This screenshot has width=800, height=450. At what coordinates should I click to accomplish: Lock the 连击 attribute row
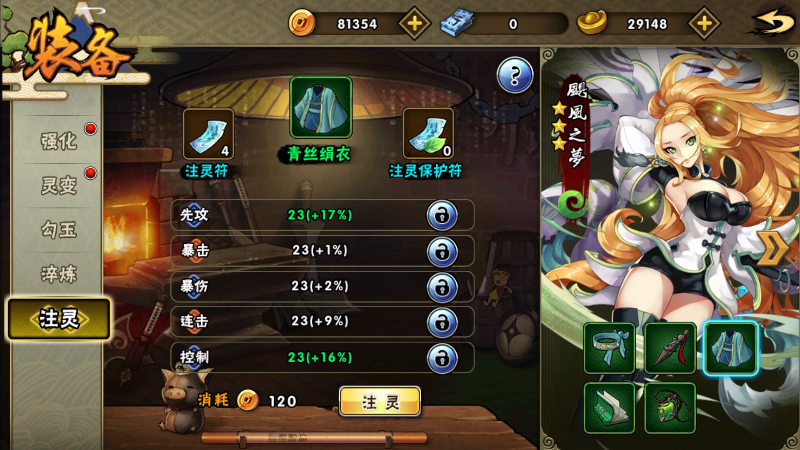[x=442, y=322]
